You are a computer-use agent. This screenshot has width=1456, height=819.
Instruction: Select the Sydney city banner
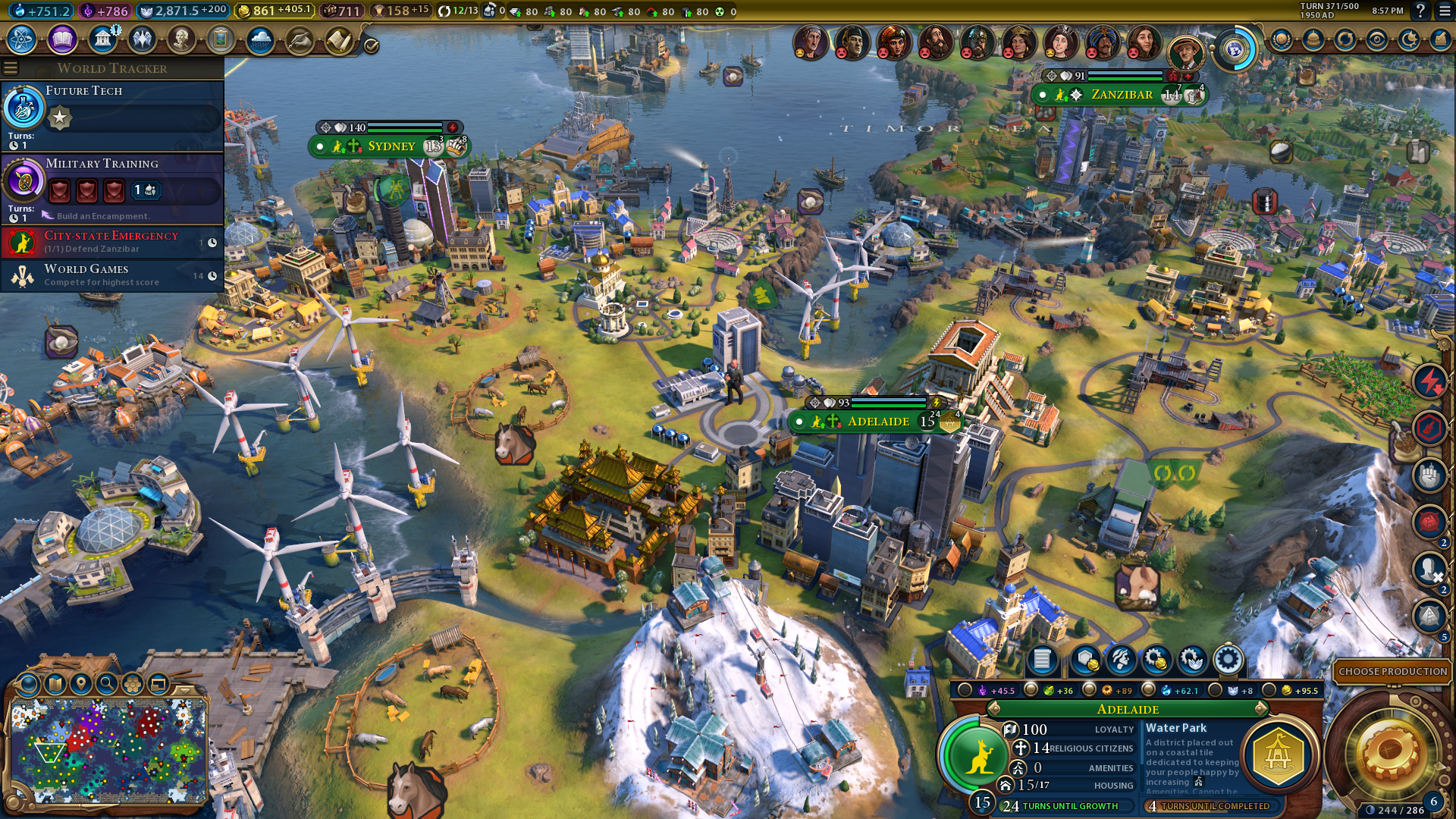[391, 146]
